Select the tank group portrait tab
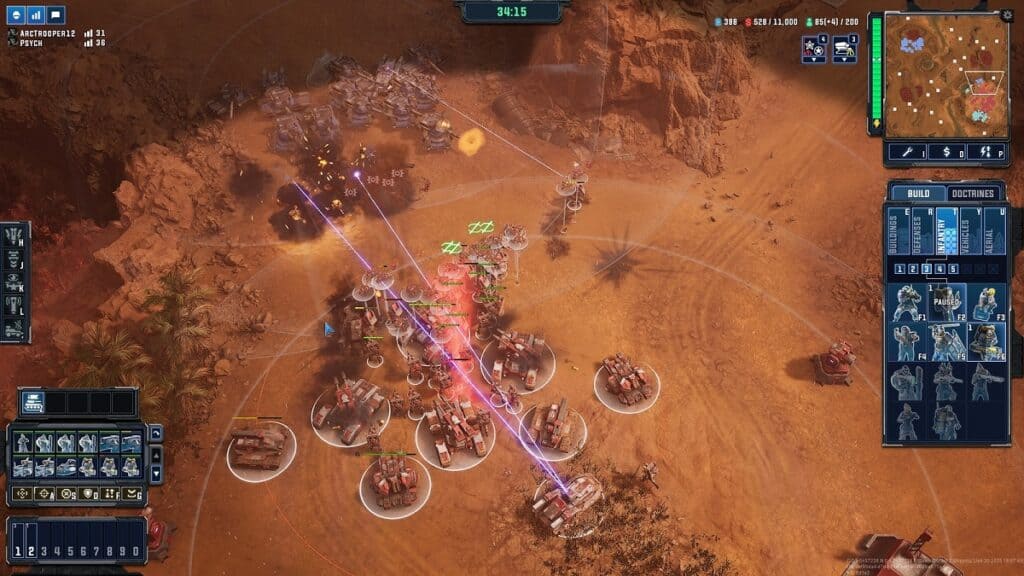The image size is (1024, 576). pyautogui.click(x=32, y=403)
